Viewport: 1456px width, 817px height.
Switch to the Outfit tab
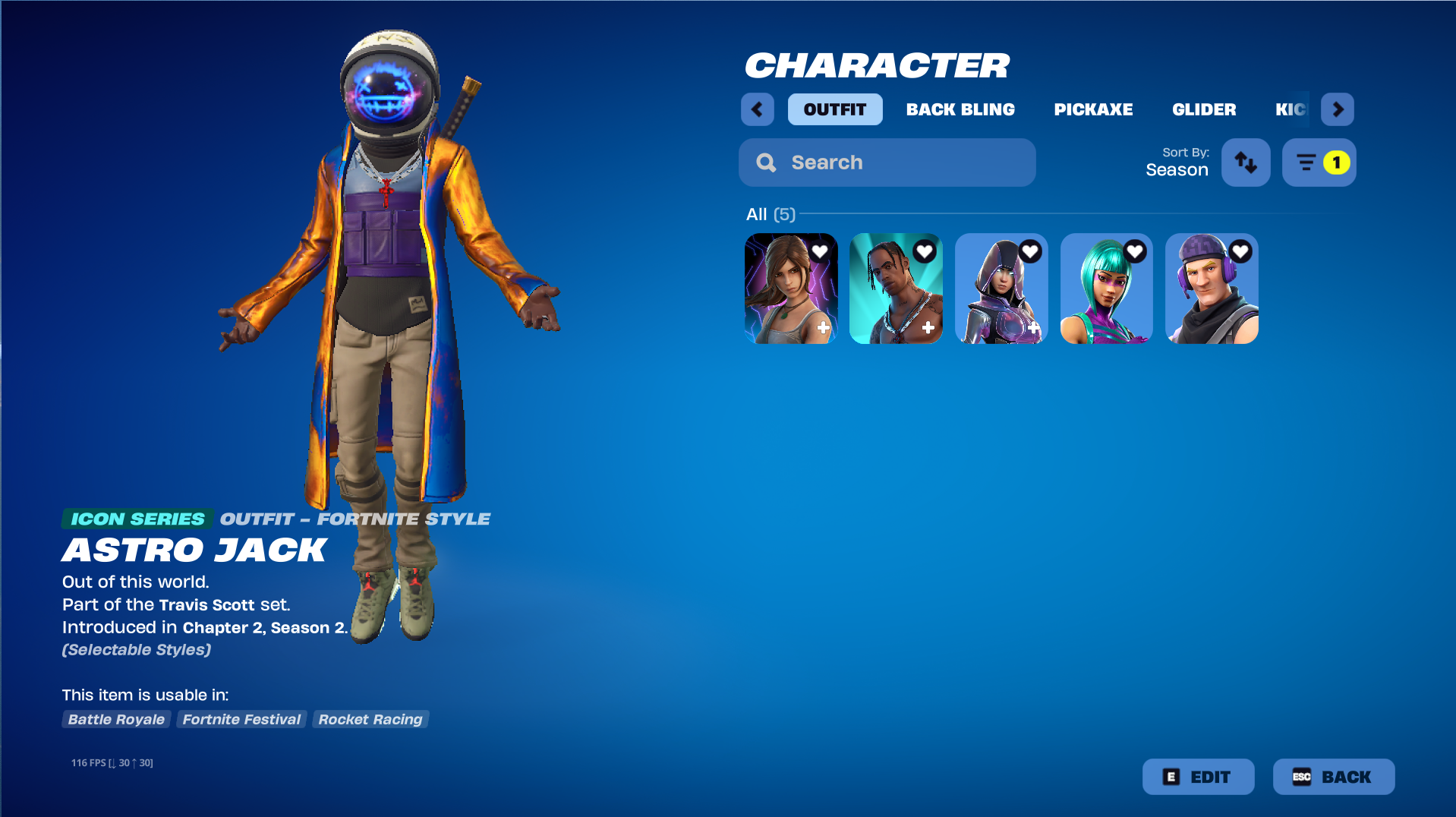point(834,109)
